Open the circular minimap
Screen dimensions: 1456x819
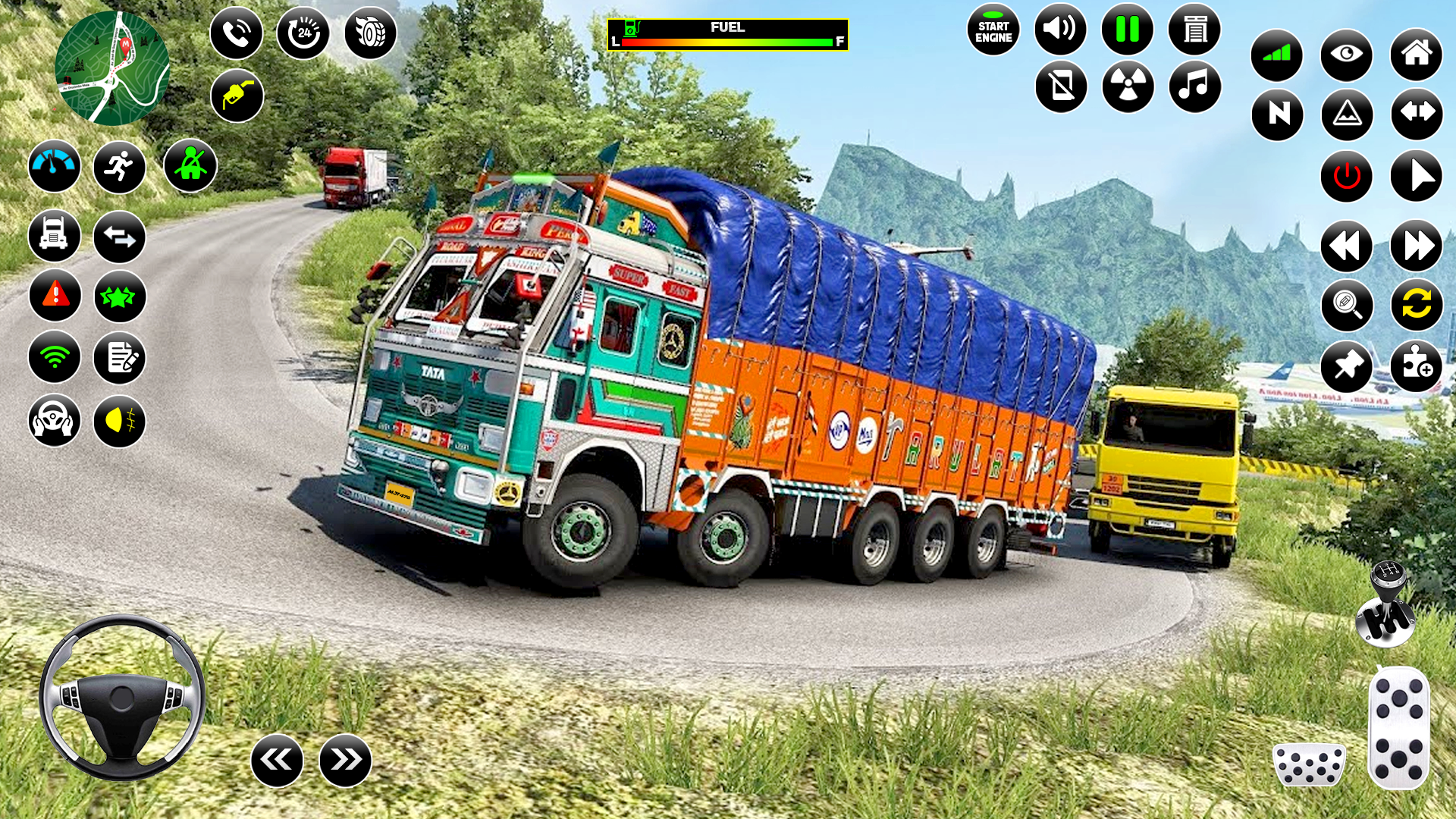[112, 68]
